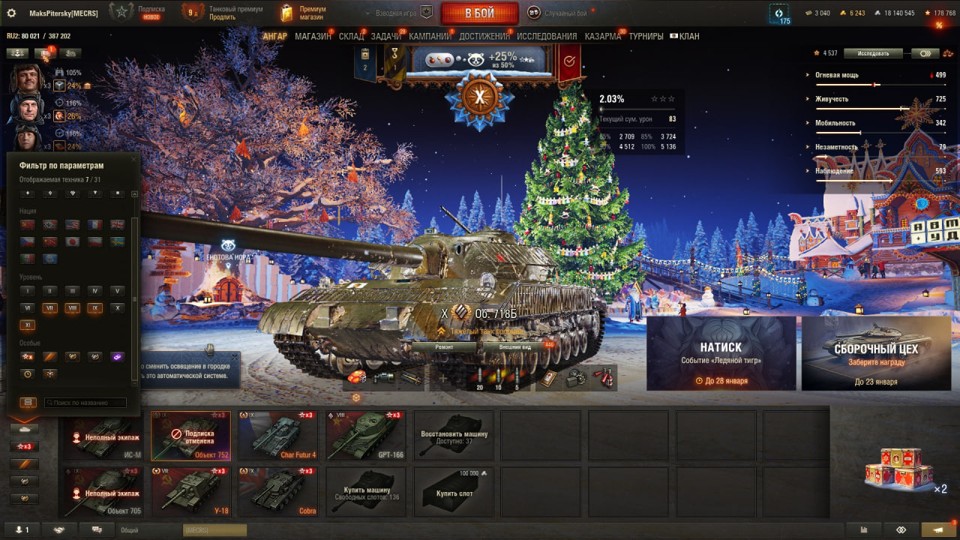Choose the GPT-166 tank in the carousel
This screenshot has height=540, width=960.
(x=365, y=435)
